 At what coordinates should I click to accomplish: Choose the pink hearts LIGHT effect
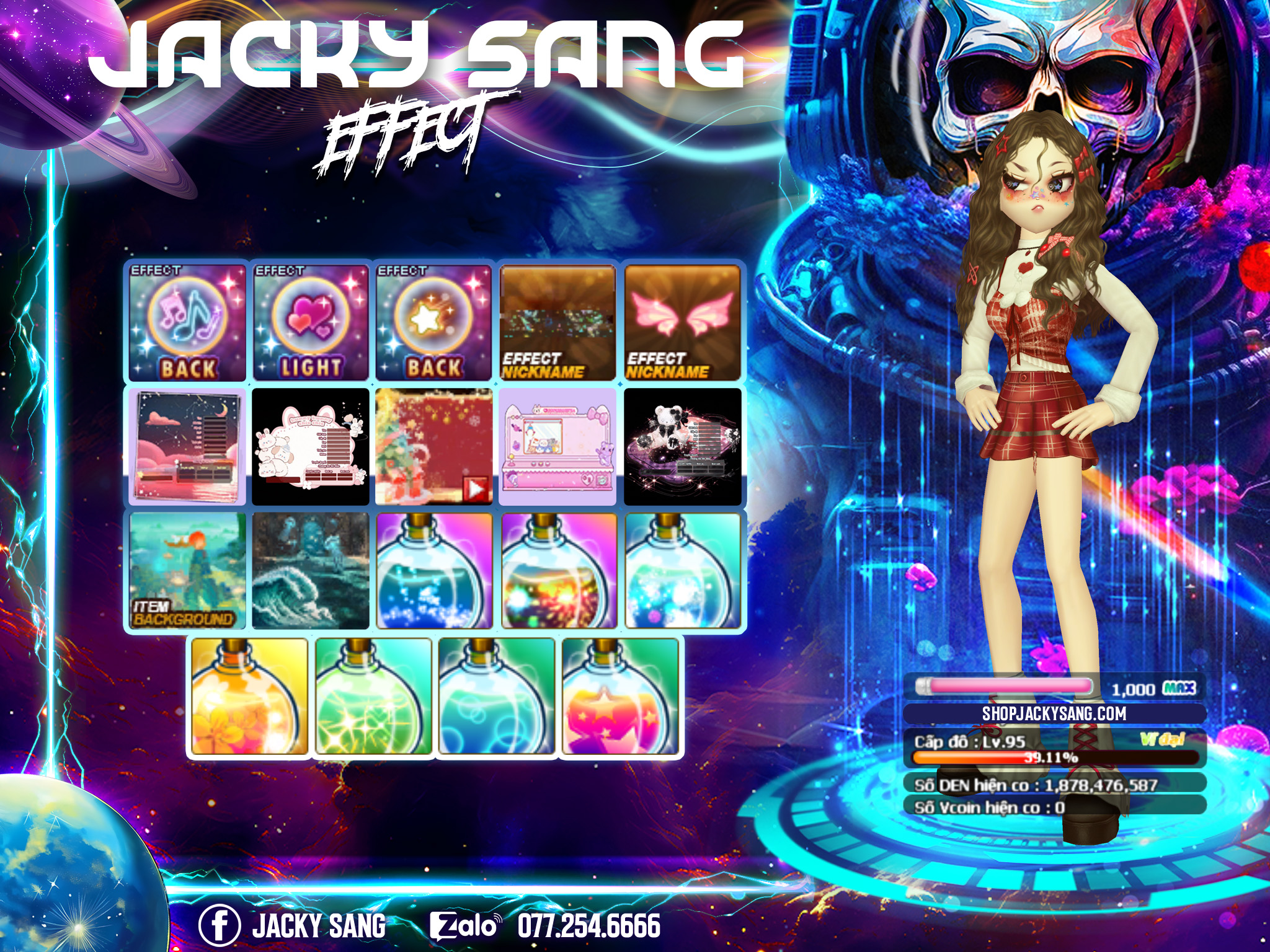(311, 322)
